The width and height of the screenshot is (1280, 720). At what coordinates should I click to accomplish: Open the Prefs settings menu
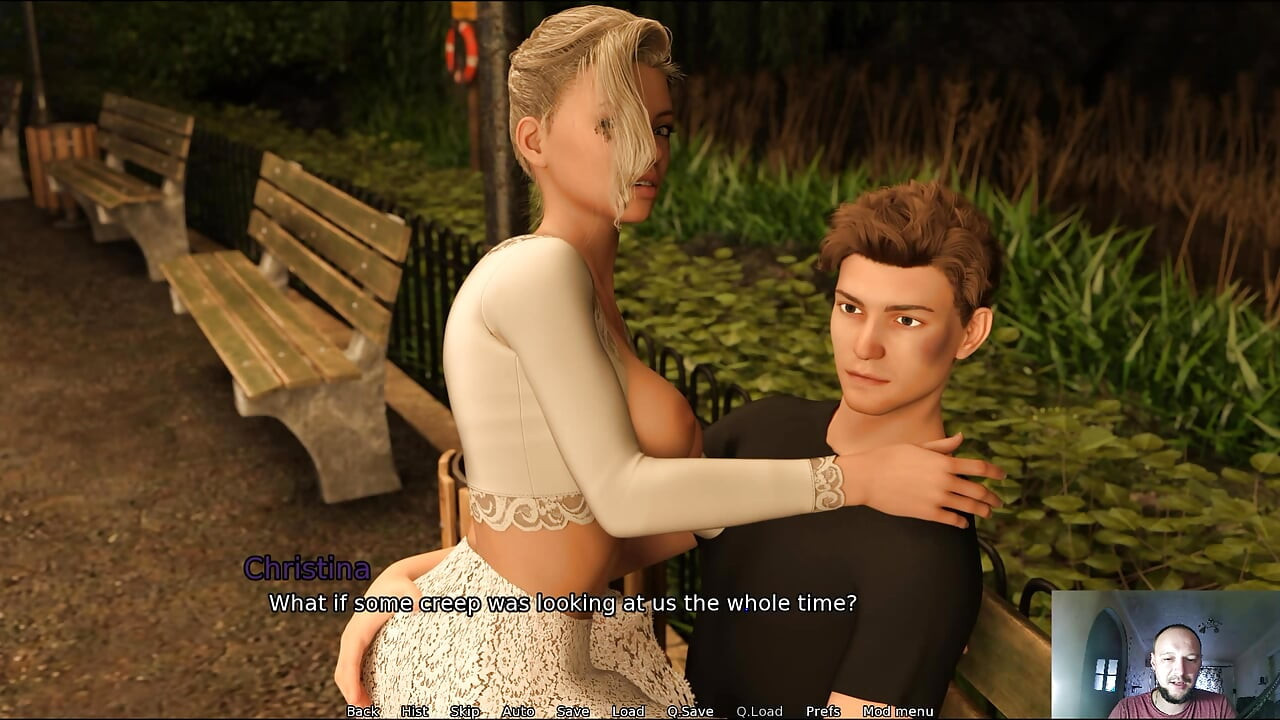coord(823,711)
